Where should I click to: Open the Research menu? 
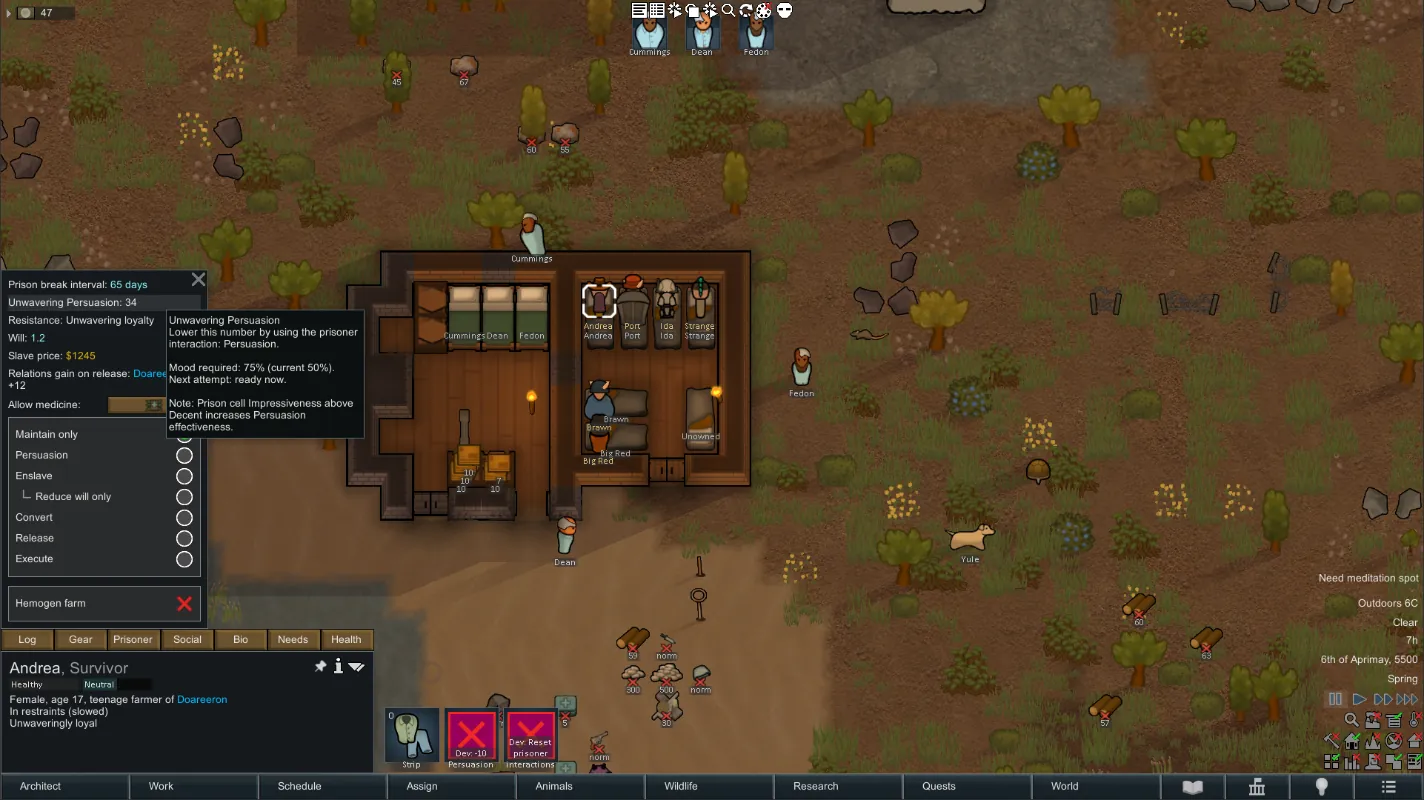pyautogui.click(x=815, y=786)
